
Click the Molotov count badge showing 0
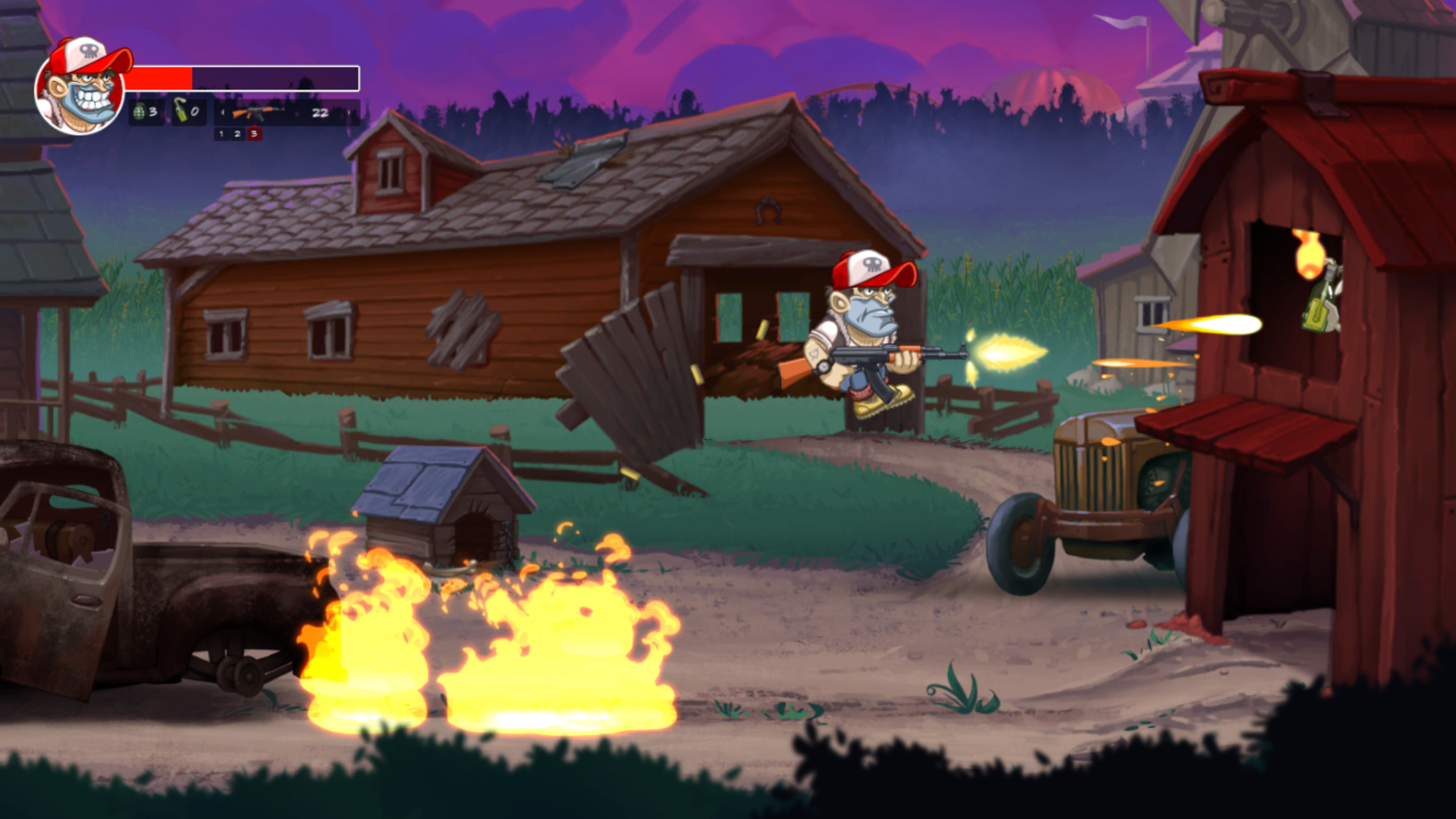(x=196, y=112)
